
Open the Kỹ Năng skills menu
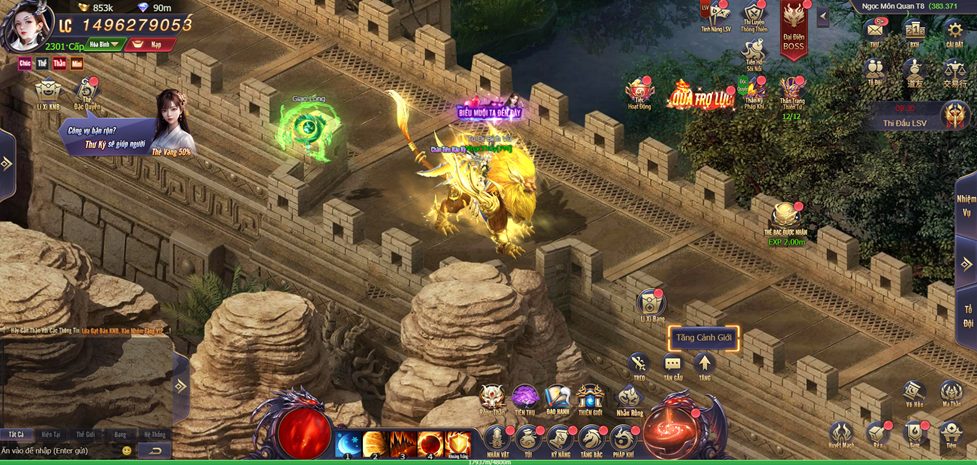click(560, 440)
